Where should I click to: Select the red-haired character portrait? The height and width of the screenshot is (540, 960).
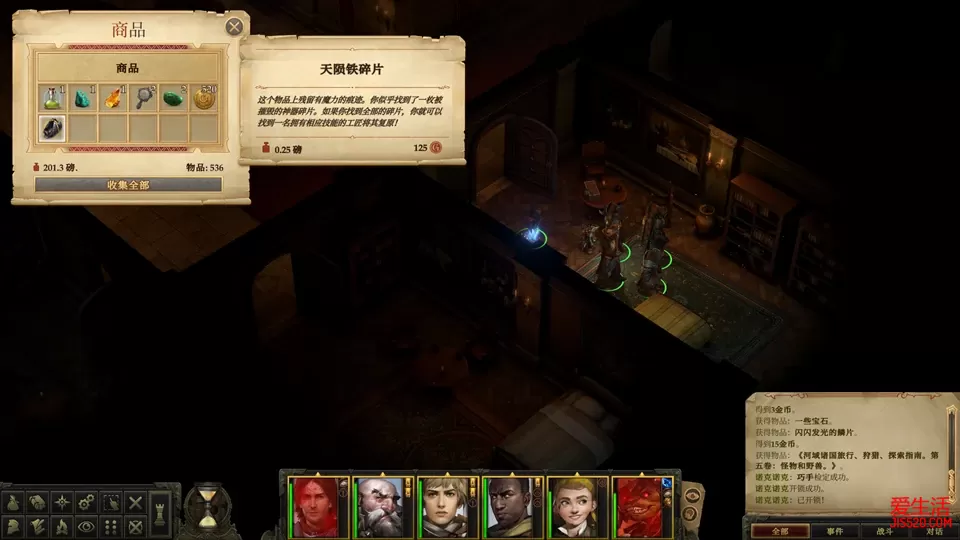click(312, 505)
